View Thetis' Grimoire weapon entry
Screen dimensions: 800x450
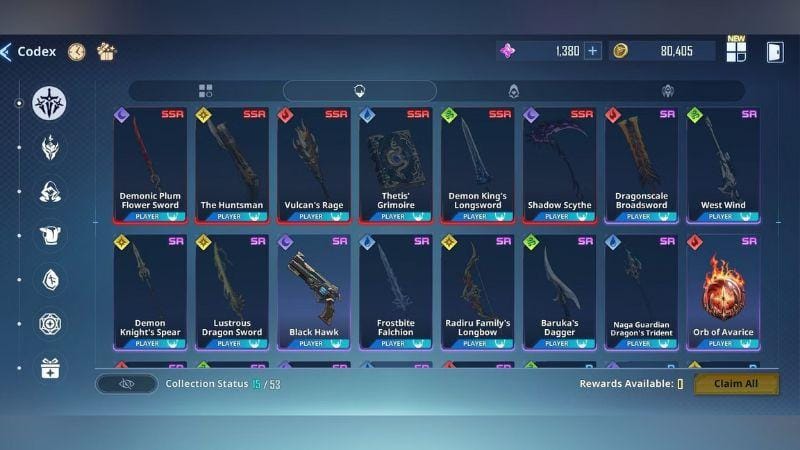pos(396,165)
